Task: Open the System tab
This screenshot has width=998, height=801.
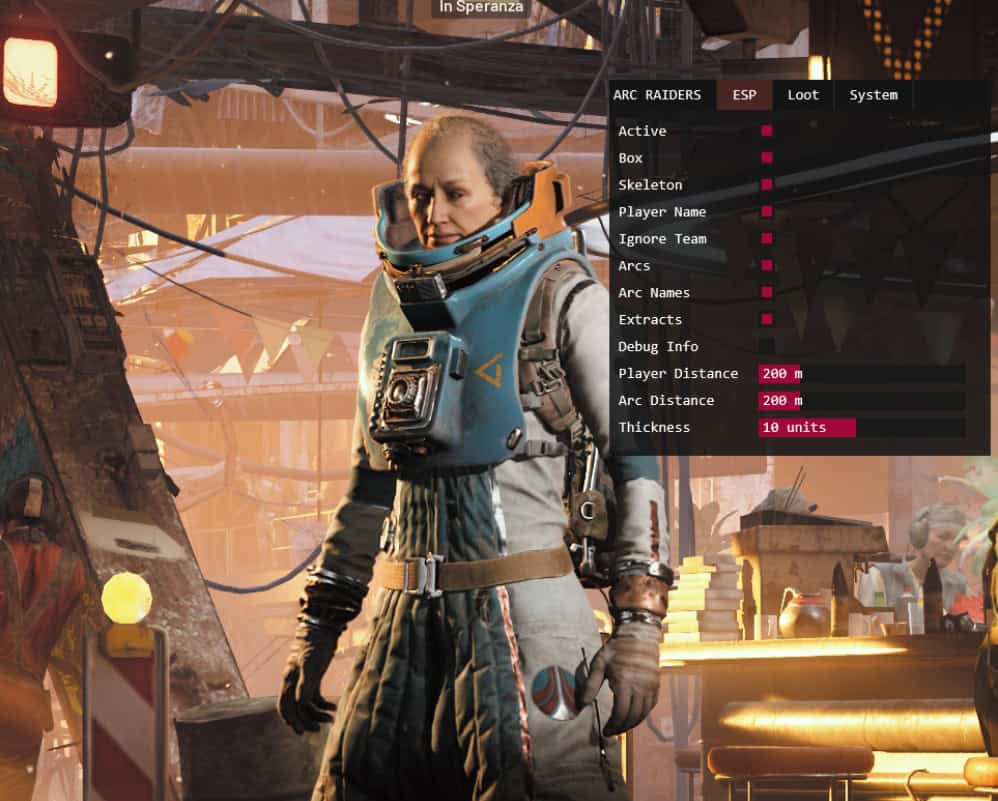Action: click(x=873, y=95)
